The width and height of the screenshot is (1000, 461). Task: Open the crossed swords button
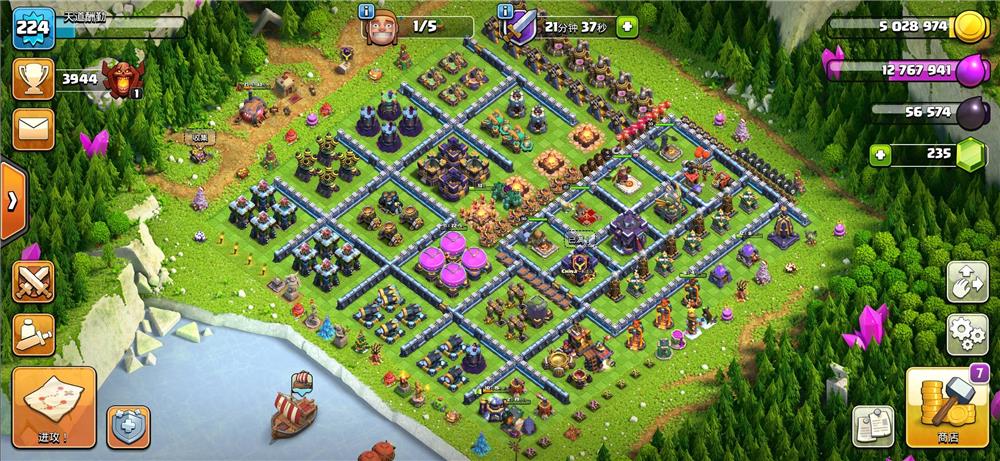33,281
